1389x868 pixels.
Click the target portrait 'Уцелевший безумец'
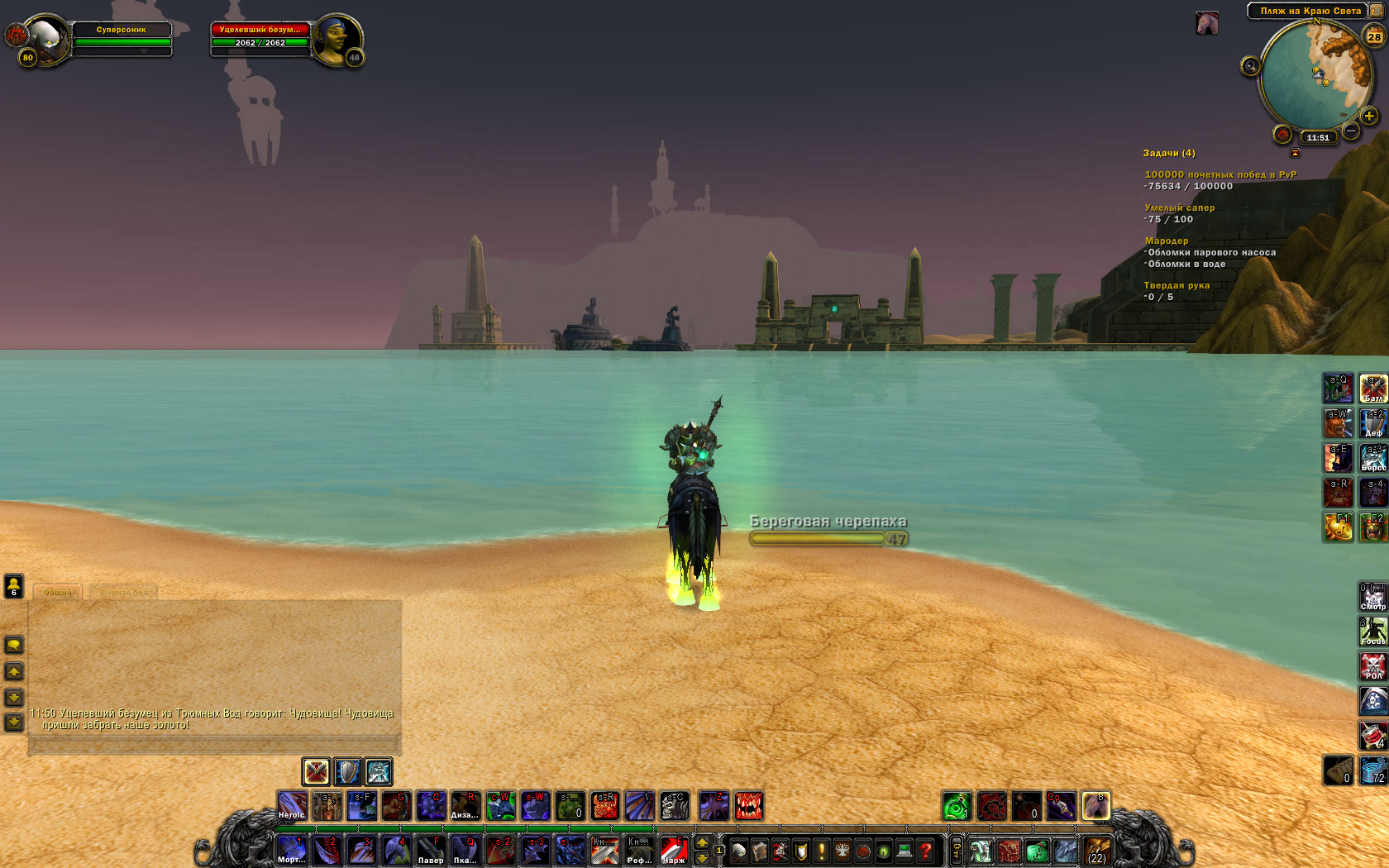point(336,38)
